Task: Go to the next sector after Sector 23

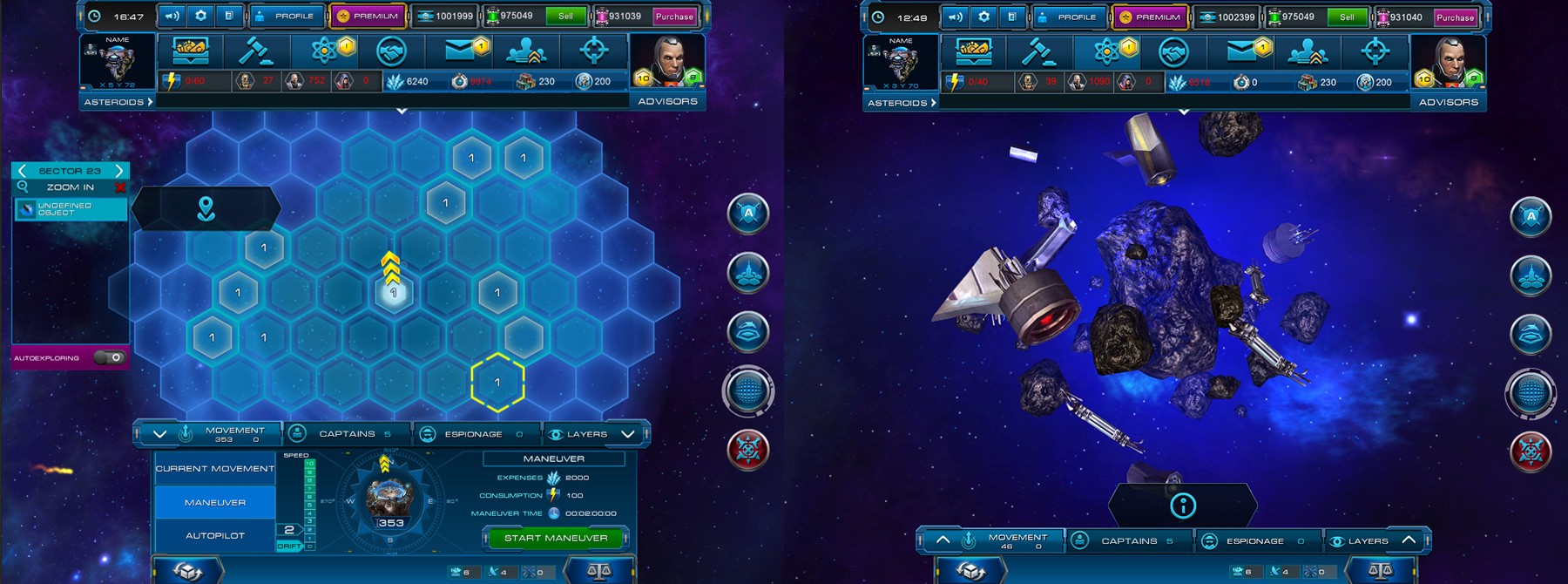Action: [x=119, y=171]
